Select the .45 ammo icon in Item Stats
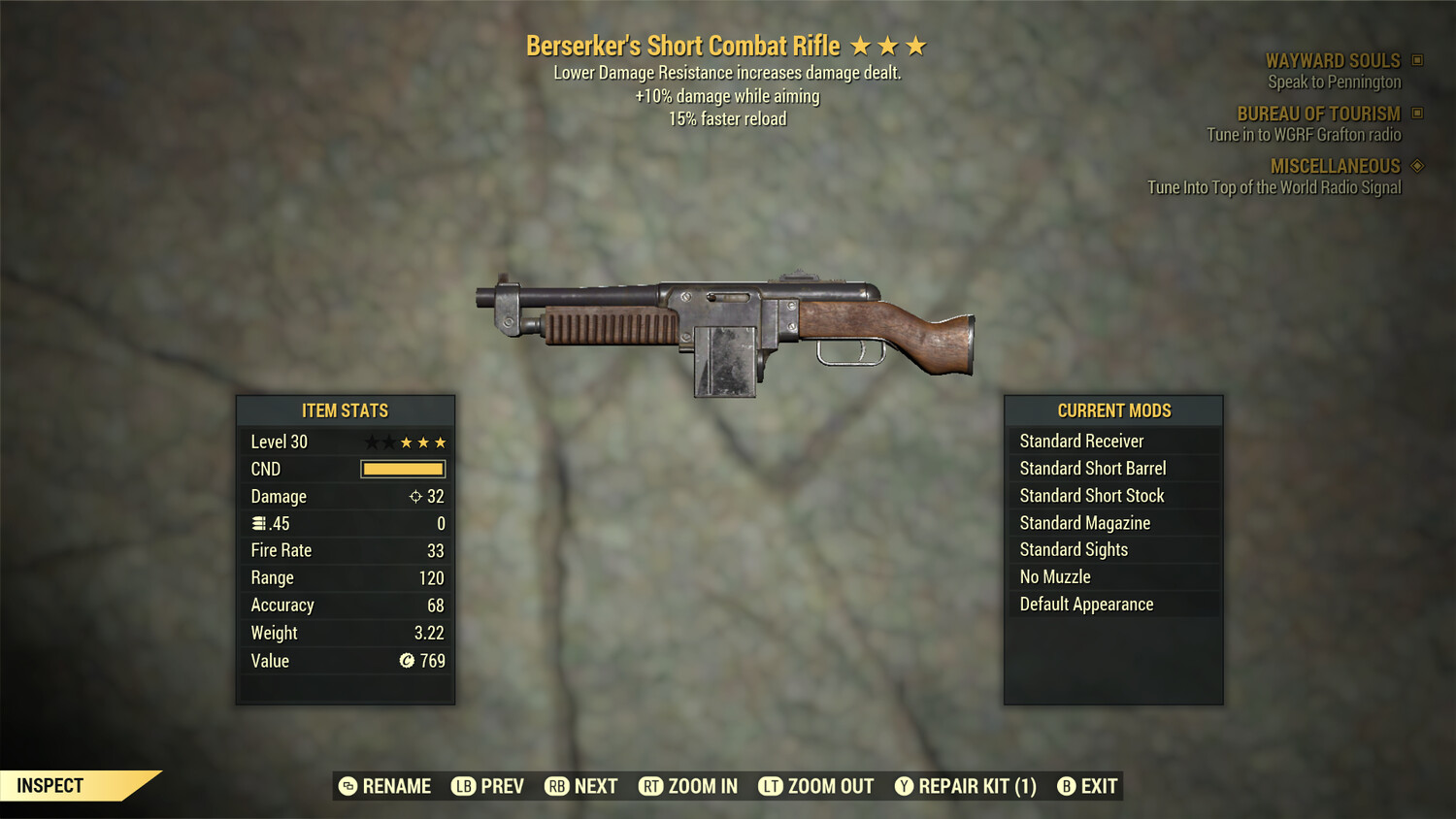 pos(258,523)
